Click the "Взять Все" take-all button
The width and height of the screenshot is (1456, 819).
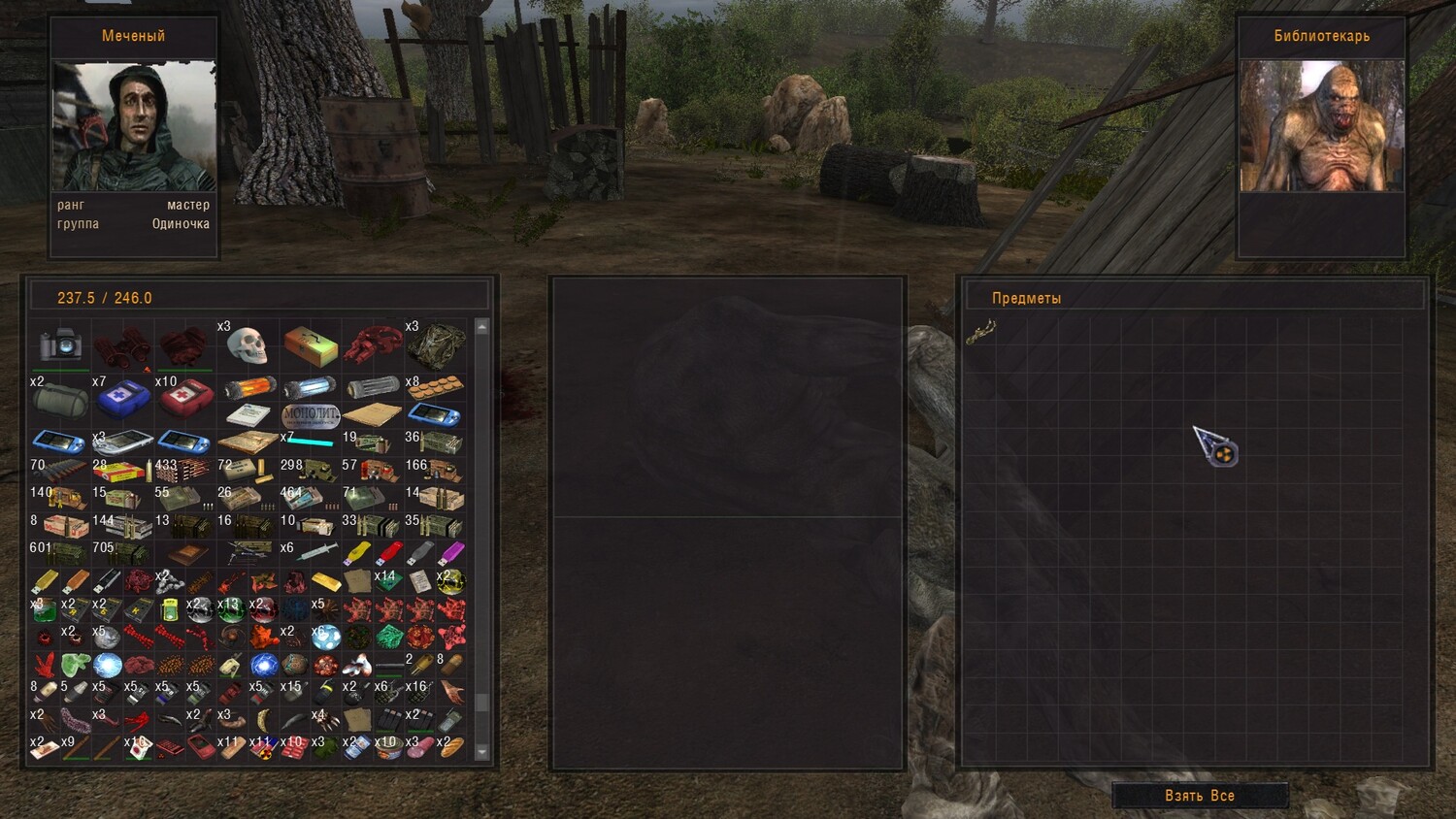click(1200, 796)
